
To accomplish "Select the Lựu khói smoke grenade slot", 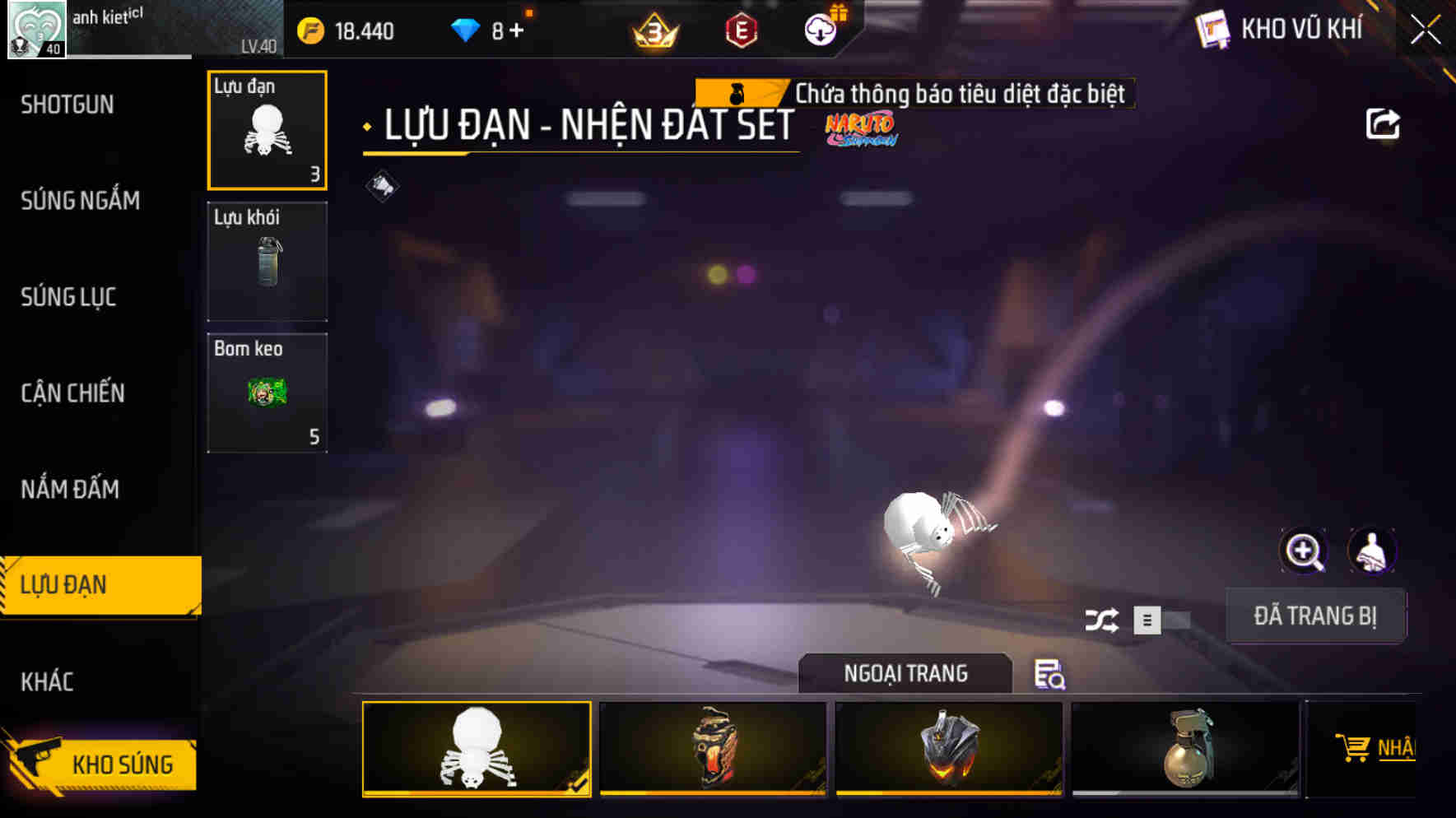I will pos(267,261).
